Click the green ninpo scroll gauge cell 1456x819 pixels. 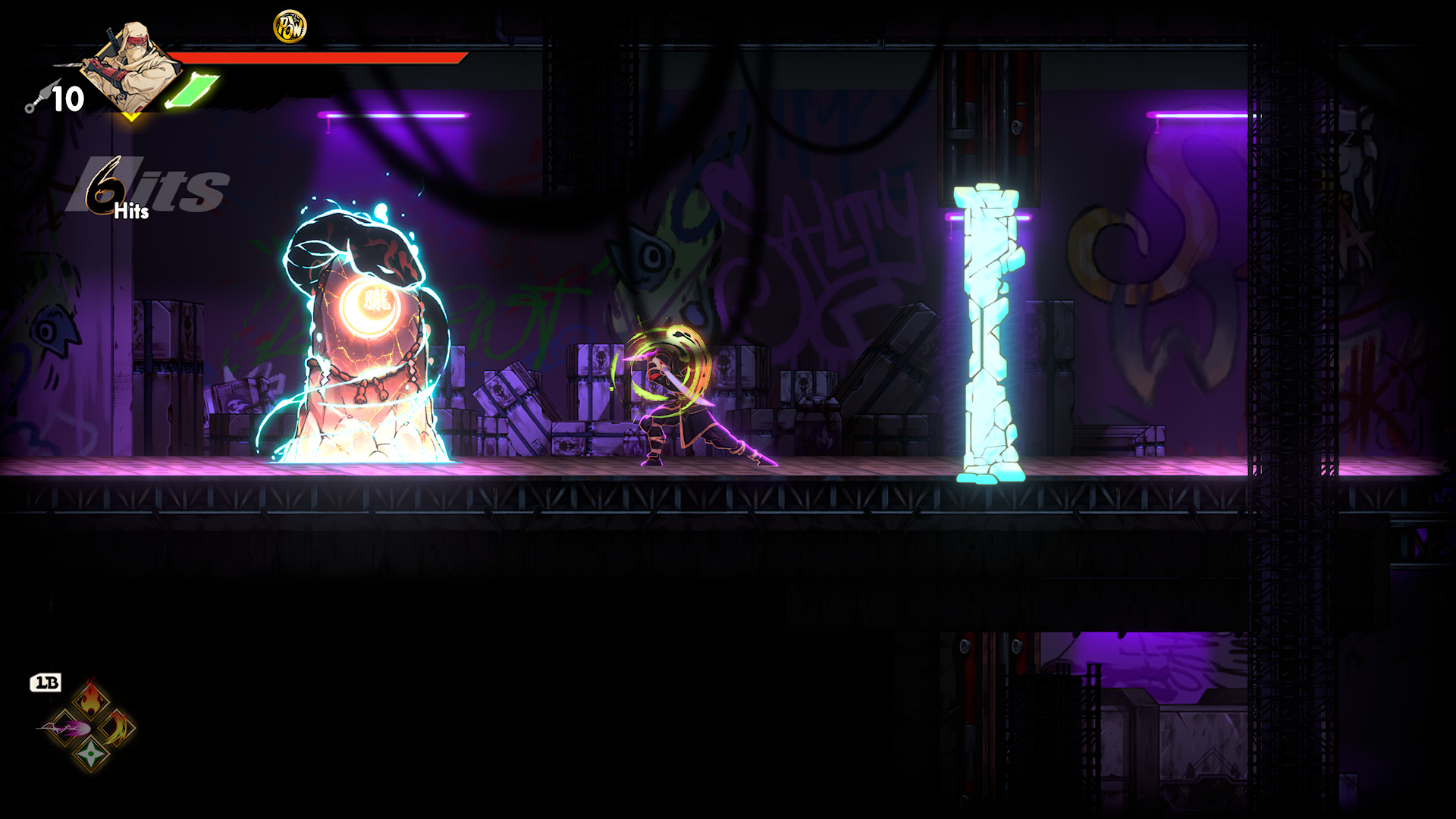[192, 91]
